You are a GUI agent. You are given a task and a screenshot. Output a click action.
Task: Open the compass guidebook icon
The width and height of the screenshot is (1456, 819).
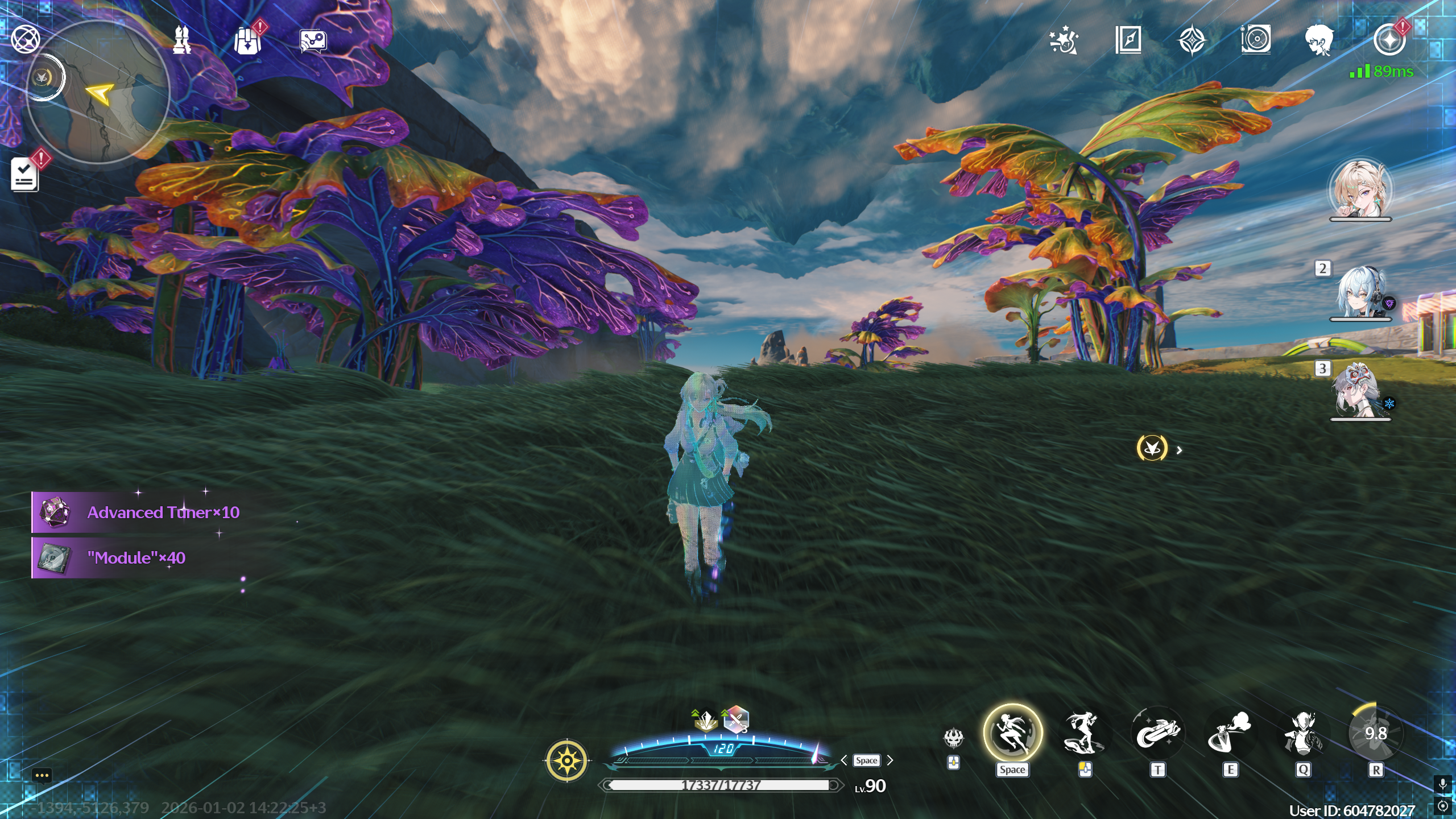pos(1128,40)
